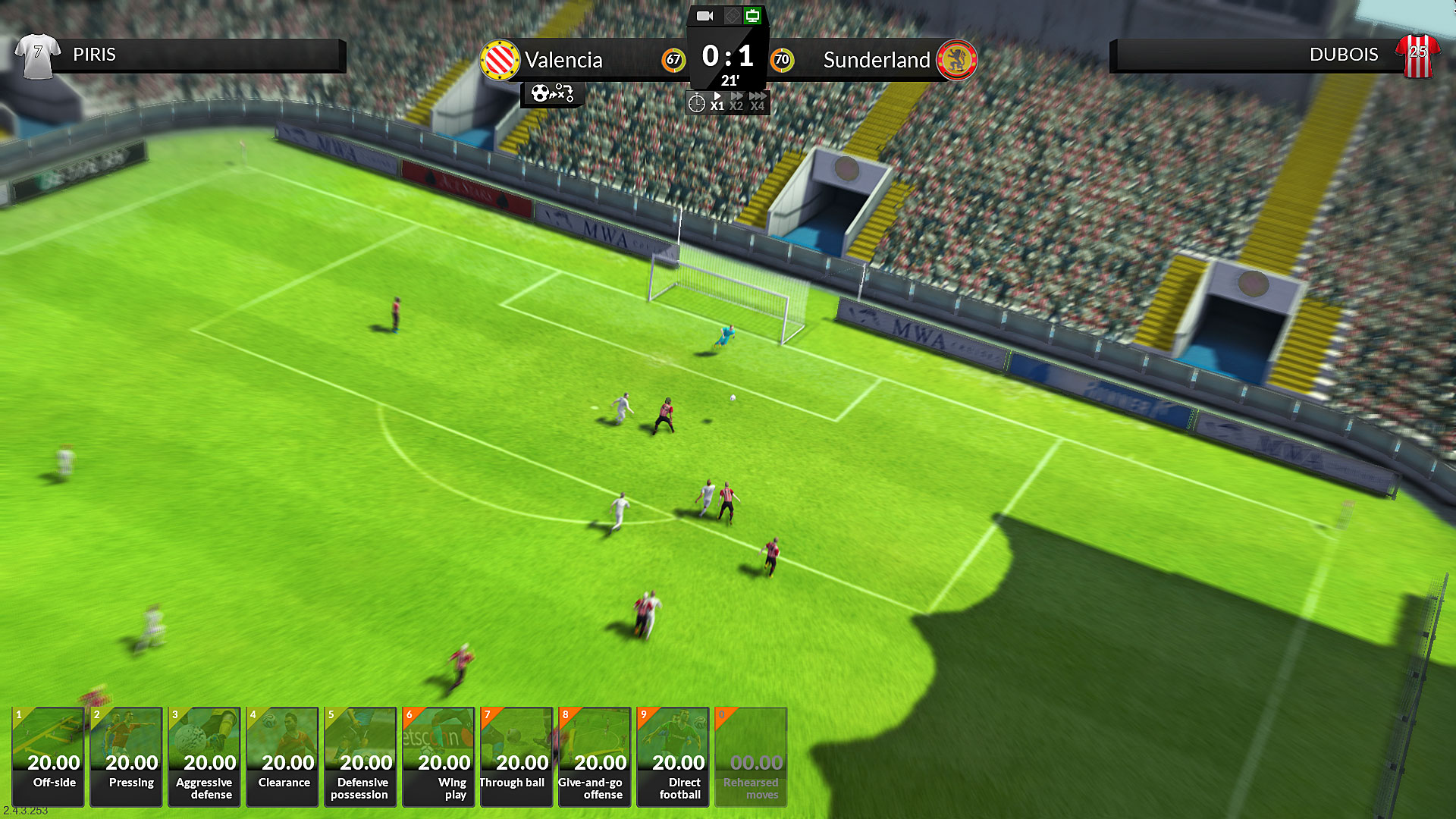Image resolution: width=1456 pixels, height=819 pixels.
Task: Play the Through ball card
Action: (516, 757)
